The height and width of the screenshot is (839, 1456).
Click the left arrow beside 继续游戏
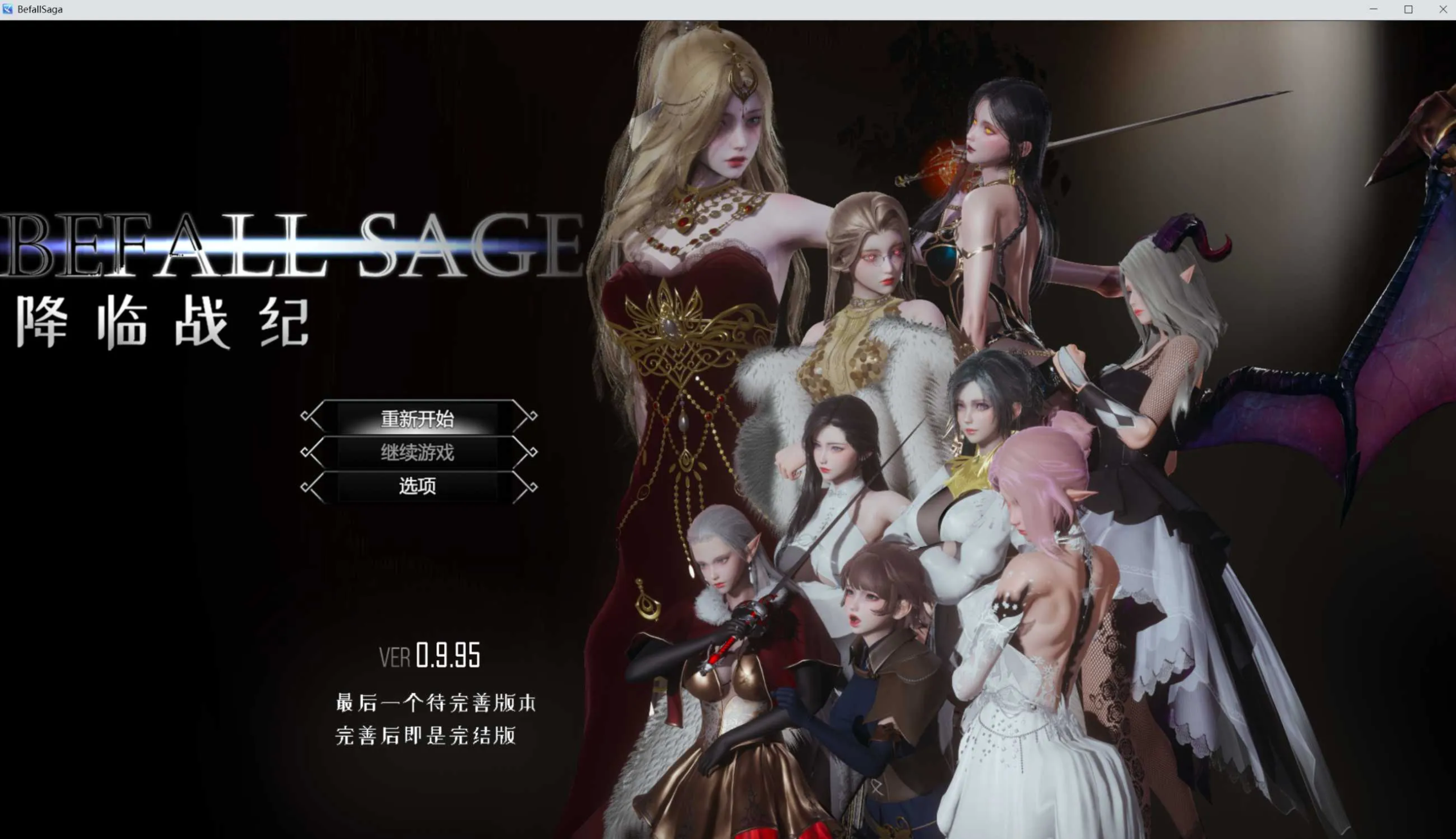pos(310,453)
